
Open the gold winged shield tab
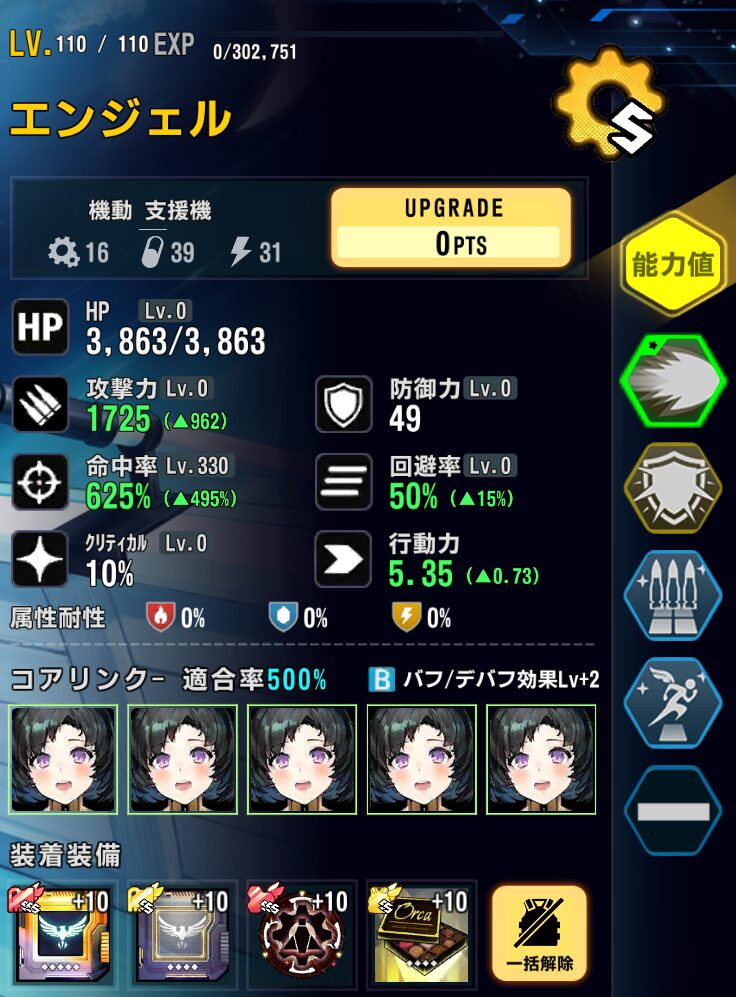tap(672, 490)
